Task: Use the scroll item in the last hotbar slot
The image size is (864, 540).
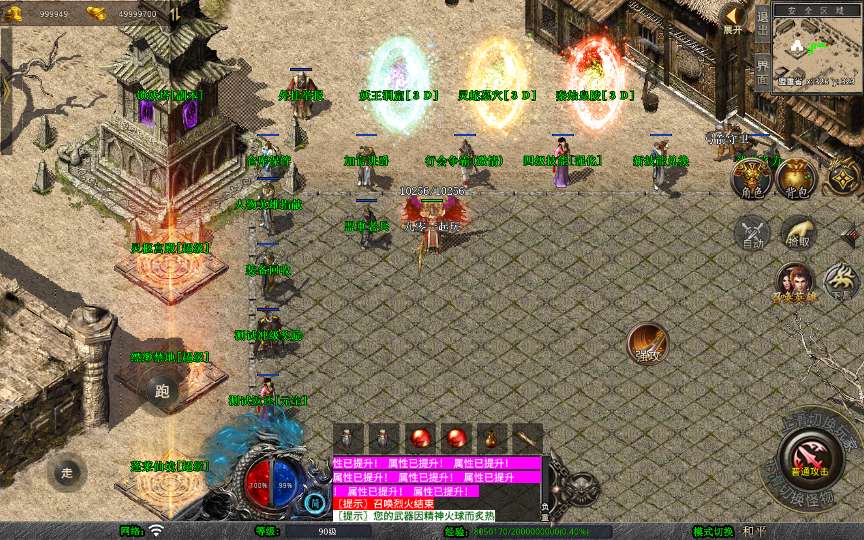Action: pos(526,438)
